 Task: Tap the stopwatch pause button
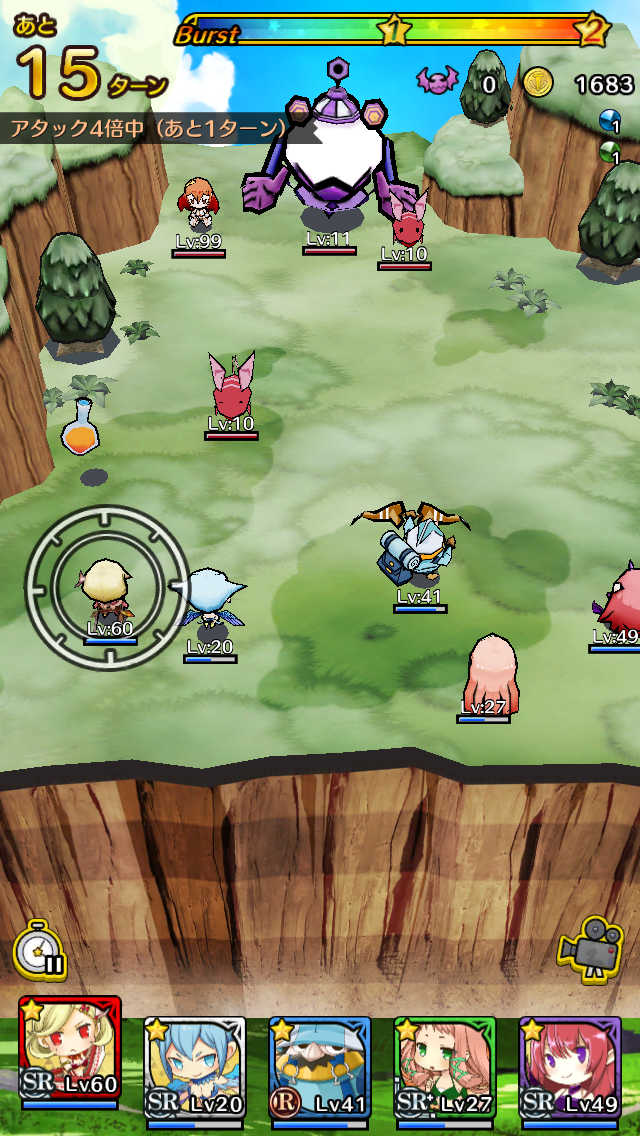tap(40, 951)
